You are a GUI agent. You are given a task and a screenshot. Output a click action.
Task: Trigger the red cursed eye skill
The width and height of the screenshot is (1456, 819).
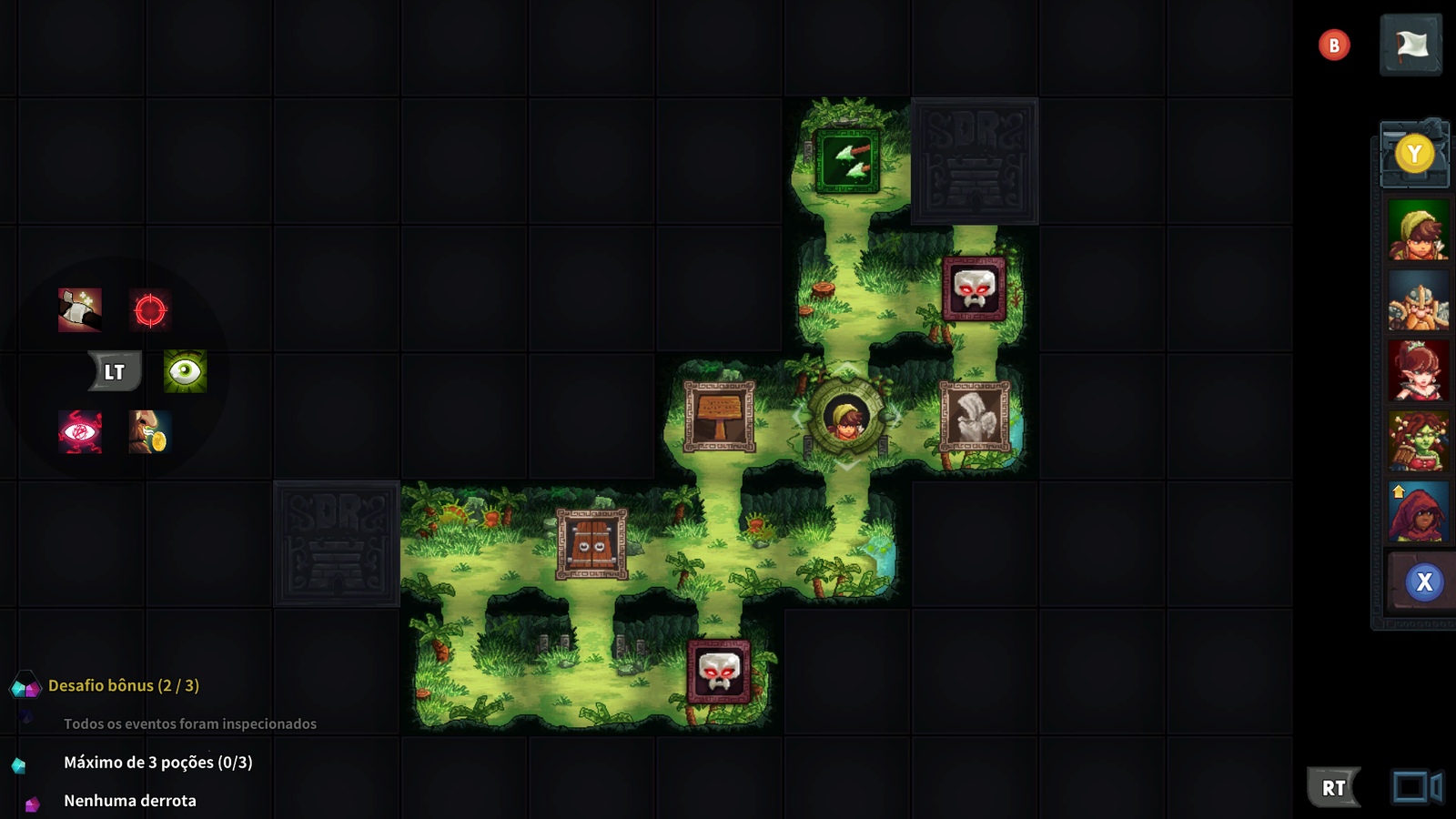(x=80, y=431)
